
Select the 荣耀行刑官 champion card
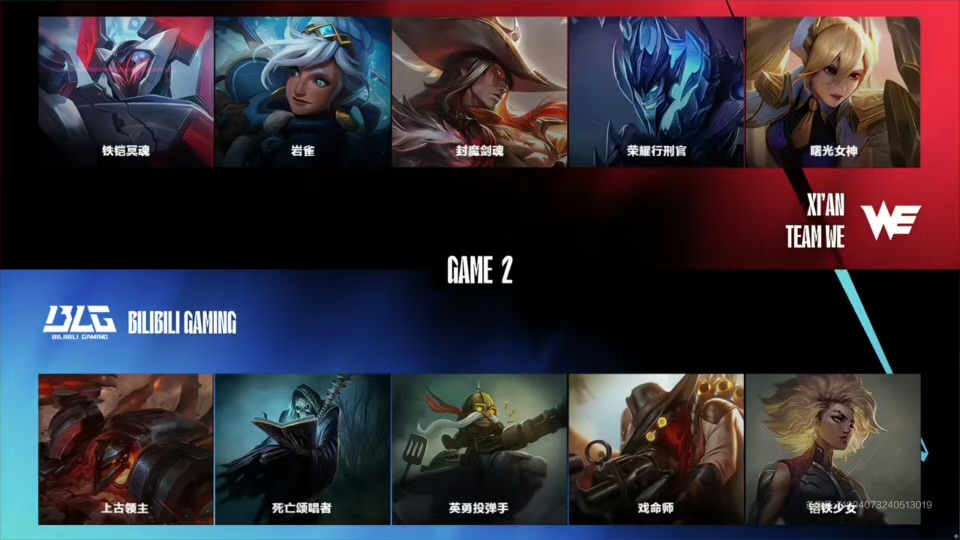click(656, 92)
